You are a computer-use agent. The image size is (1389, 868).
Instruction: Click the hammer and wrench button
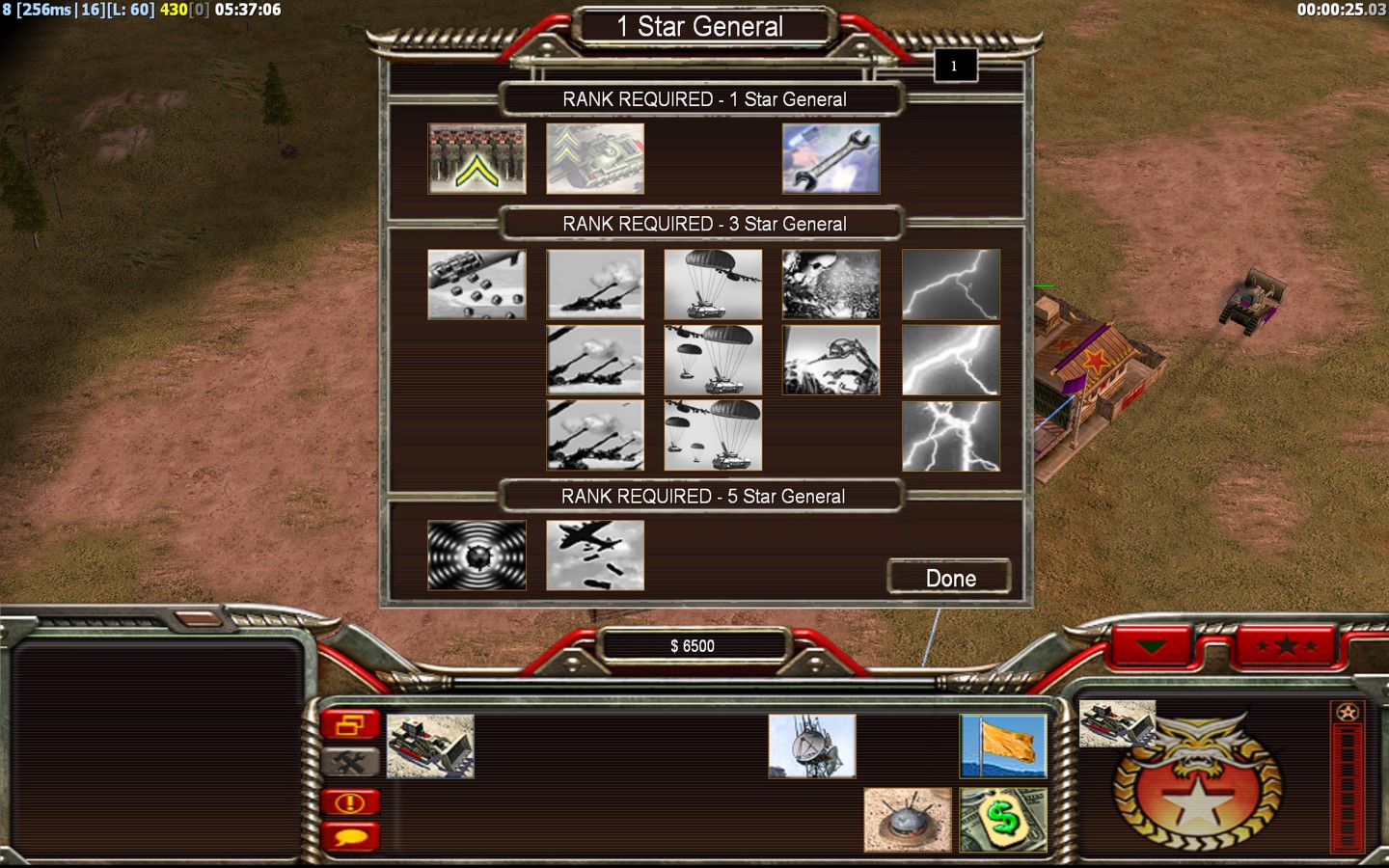tap(350, 763)
